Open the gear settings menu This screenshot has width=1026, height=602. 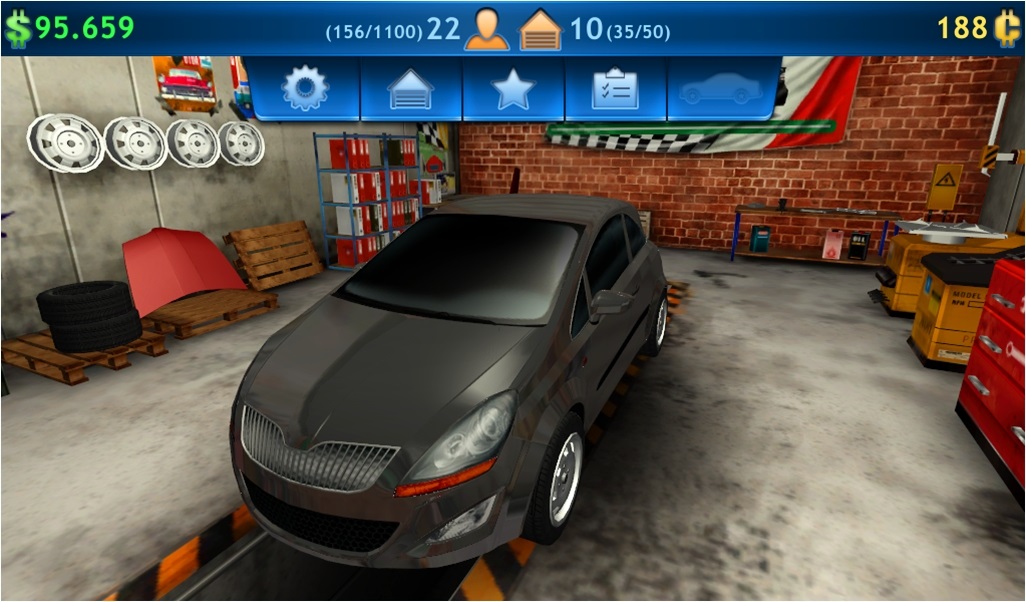click(x=305, y=89)
